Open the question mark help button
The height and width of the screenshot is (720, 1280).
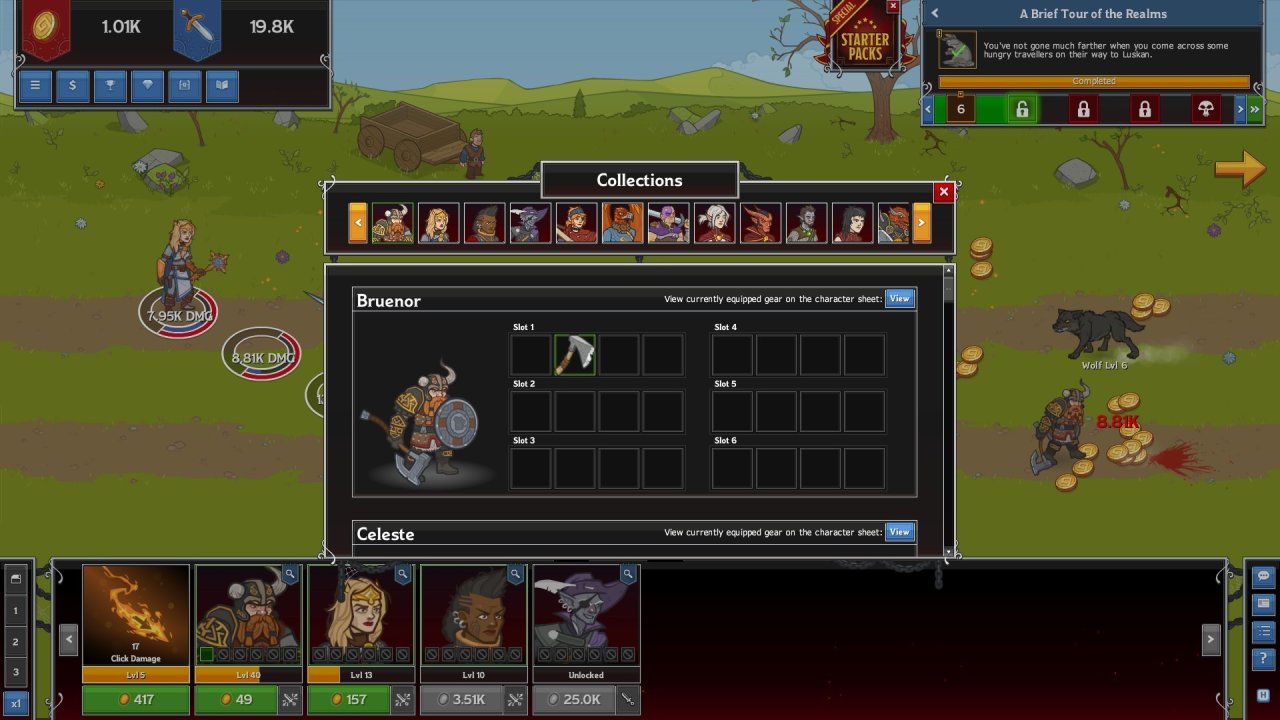click(x=1263, y=659)
